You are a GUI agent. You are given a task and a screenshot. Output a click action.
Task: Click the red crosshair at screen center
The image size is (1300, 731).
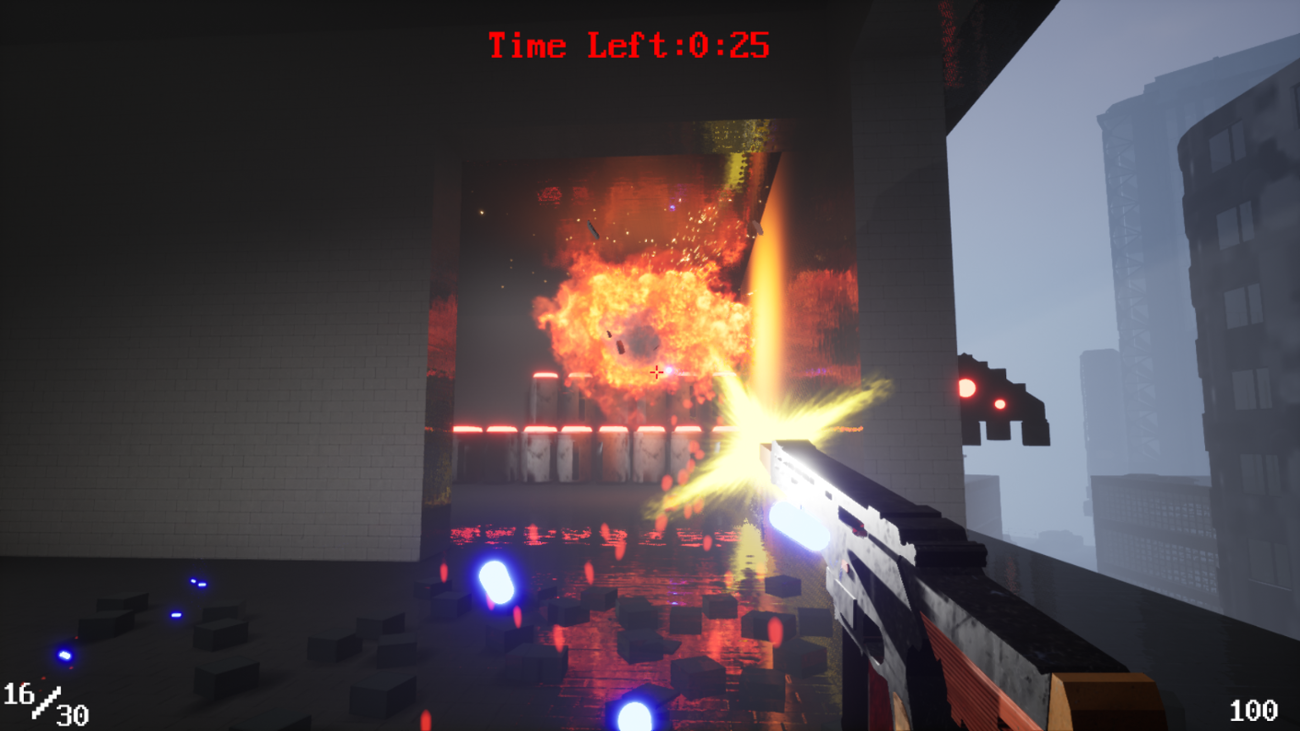(655, 371)
